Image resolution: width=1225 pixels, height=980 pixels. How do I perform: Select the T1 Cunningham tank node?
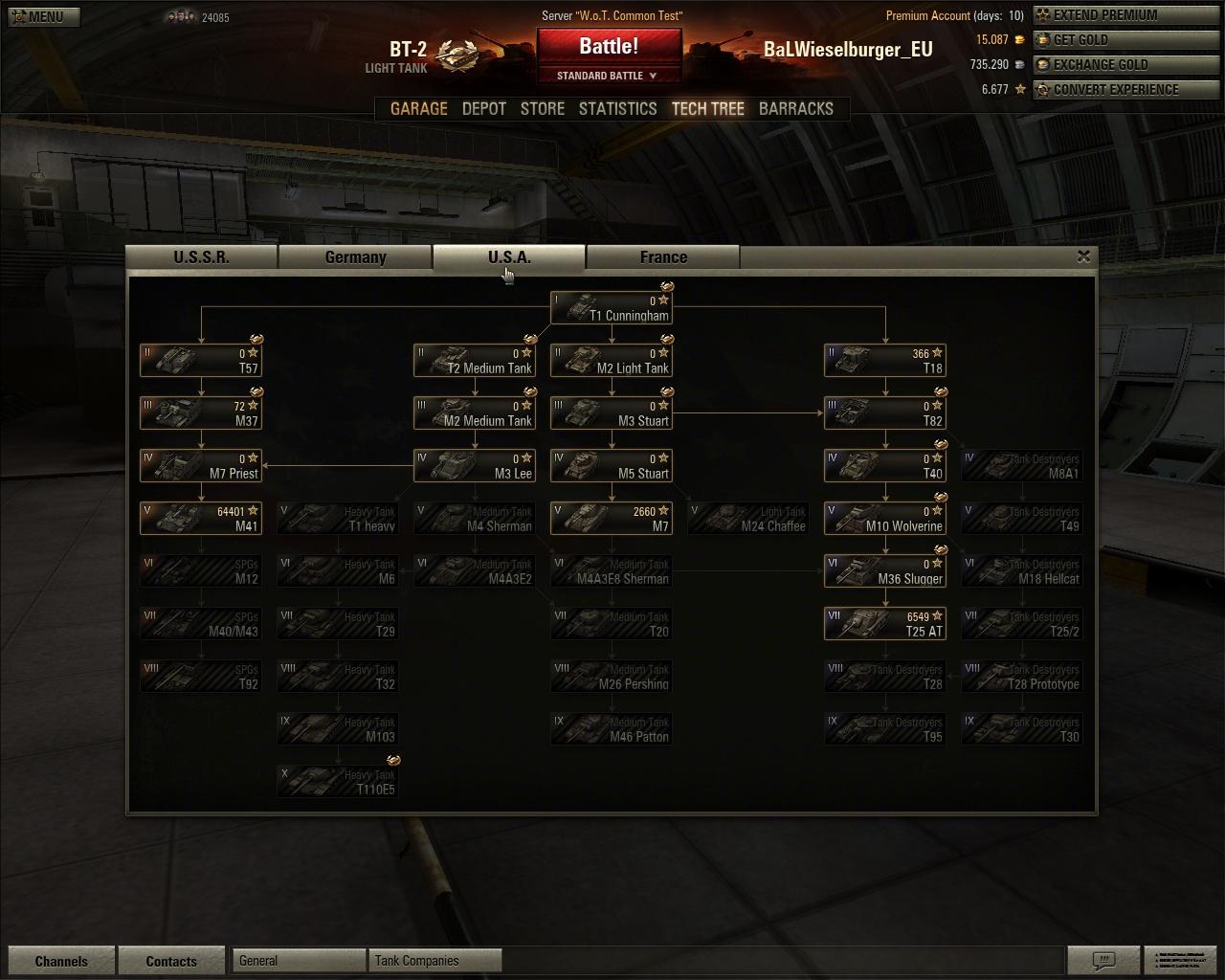612,308
